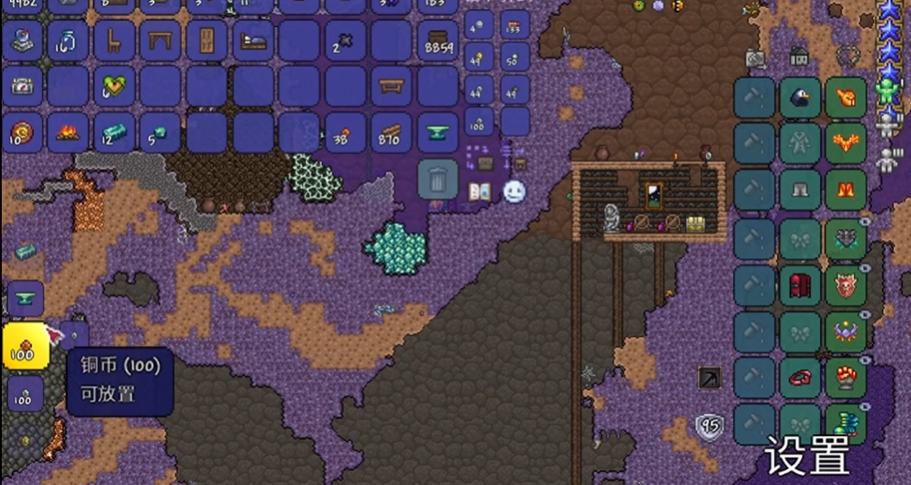Select the orange leggings armor slot
The image size is (911, 485).
point(846,190)
